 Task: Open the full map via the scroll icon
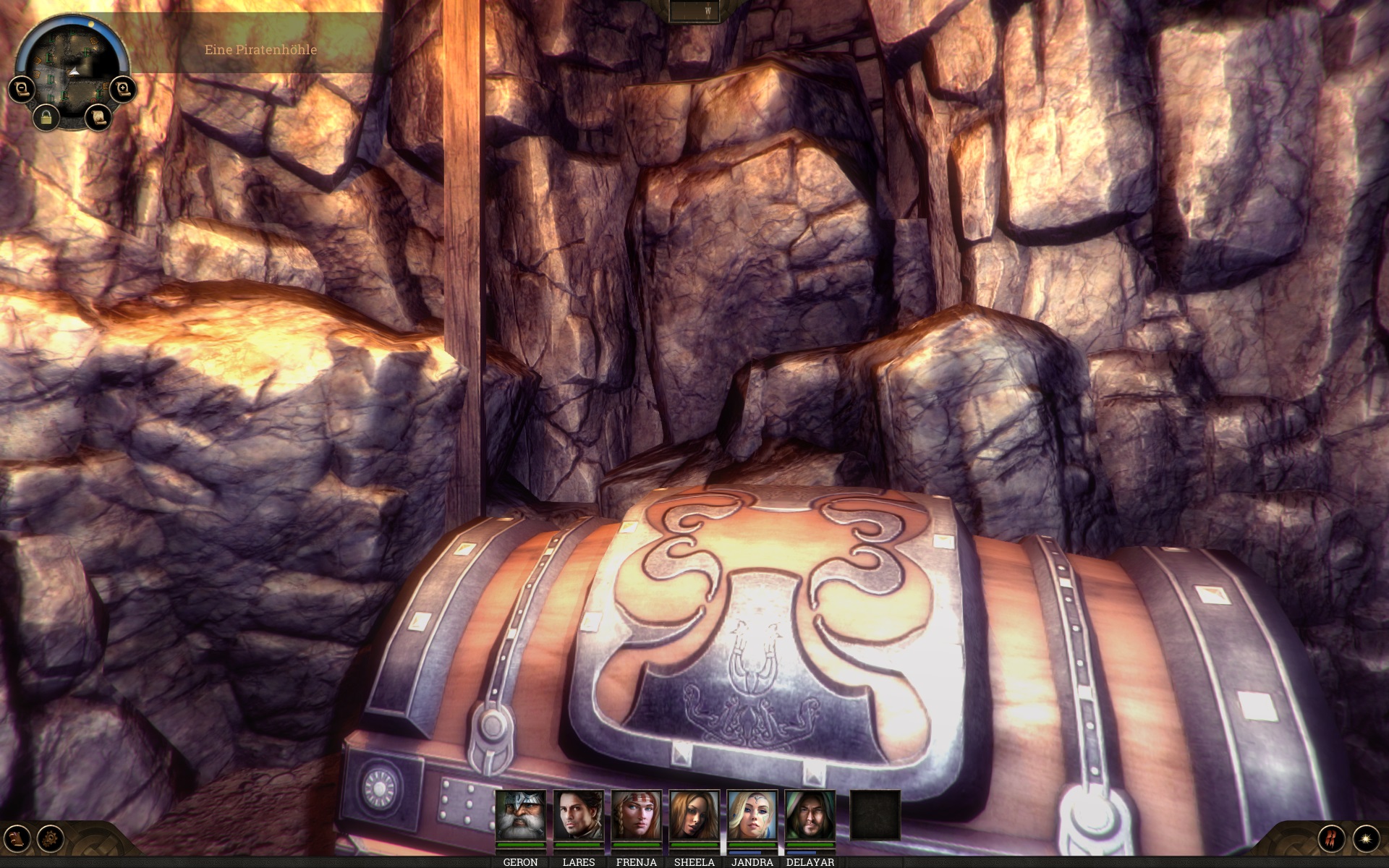(x=98, y=116)
